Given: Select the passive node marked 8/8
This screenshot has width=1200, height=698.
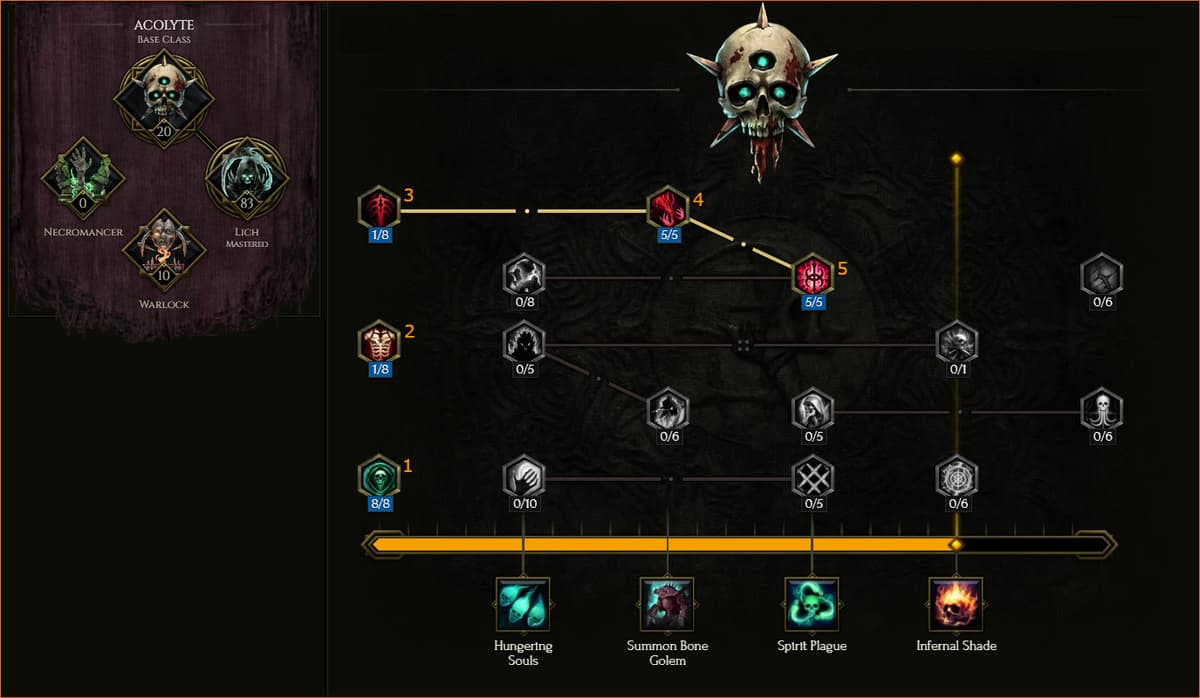Looking at the screenshot, I should pyautogui.click(x=379, y=476).
